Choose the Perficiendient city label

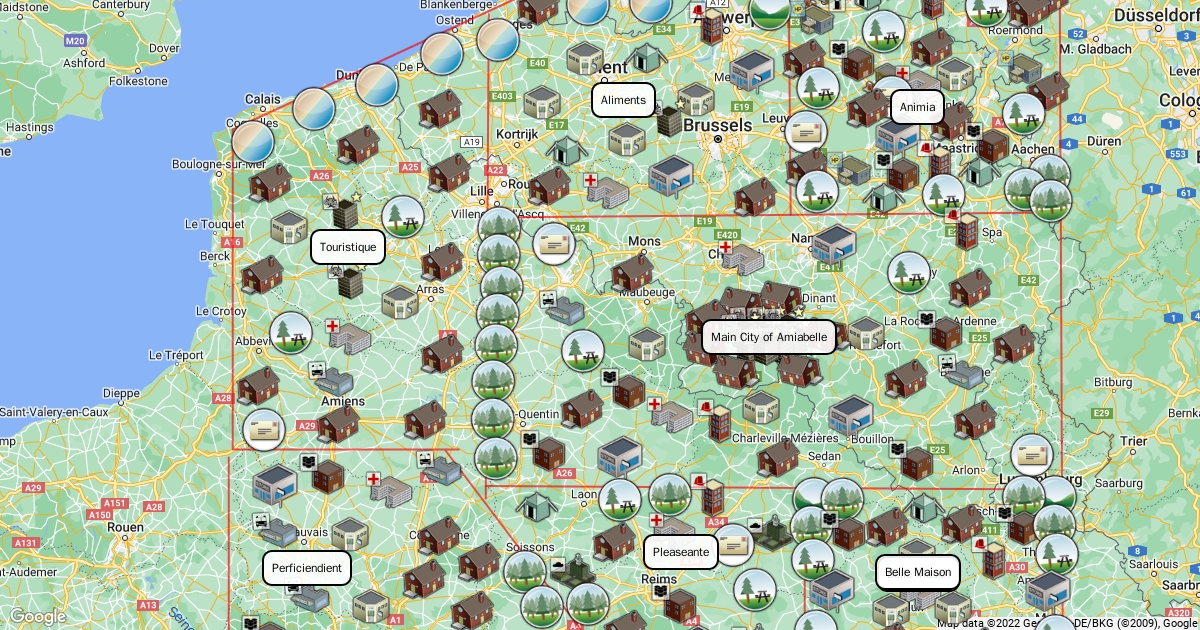[x=307, y=568]
